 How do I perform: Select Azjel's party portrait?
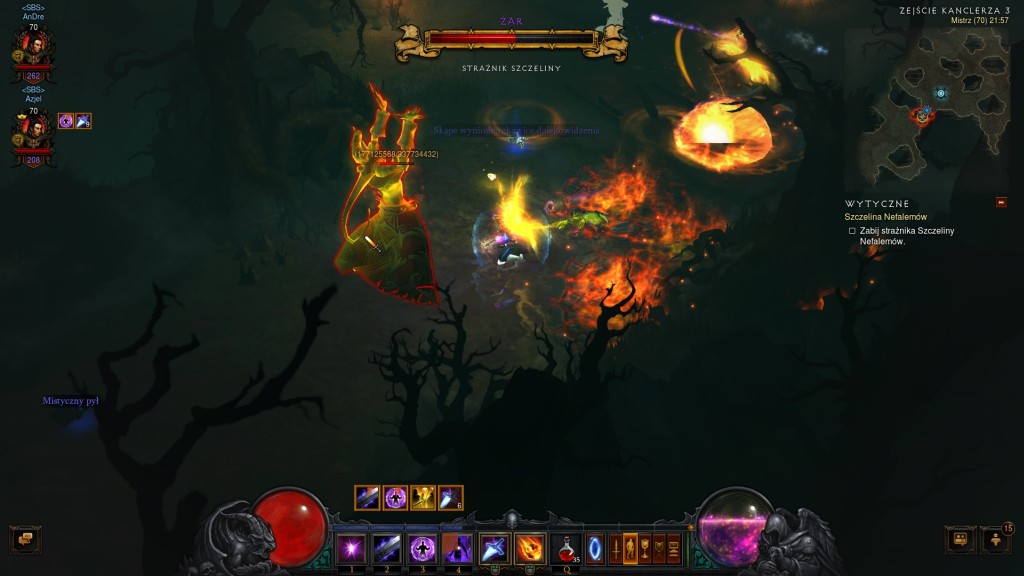33,130
